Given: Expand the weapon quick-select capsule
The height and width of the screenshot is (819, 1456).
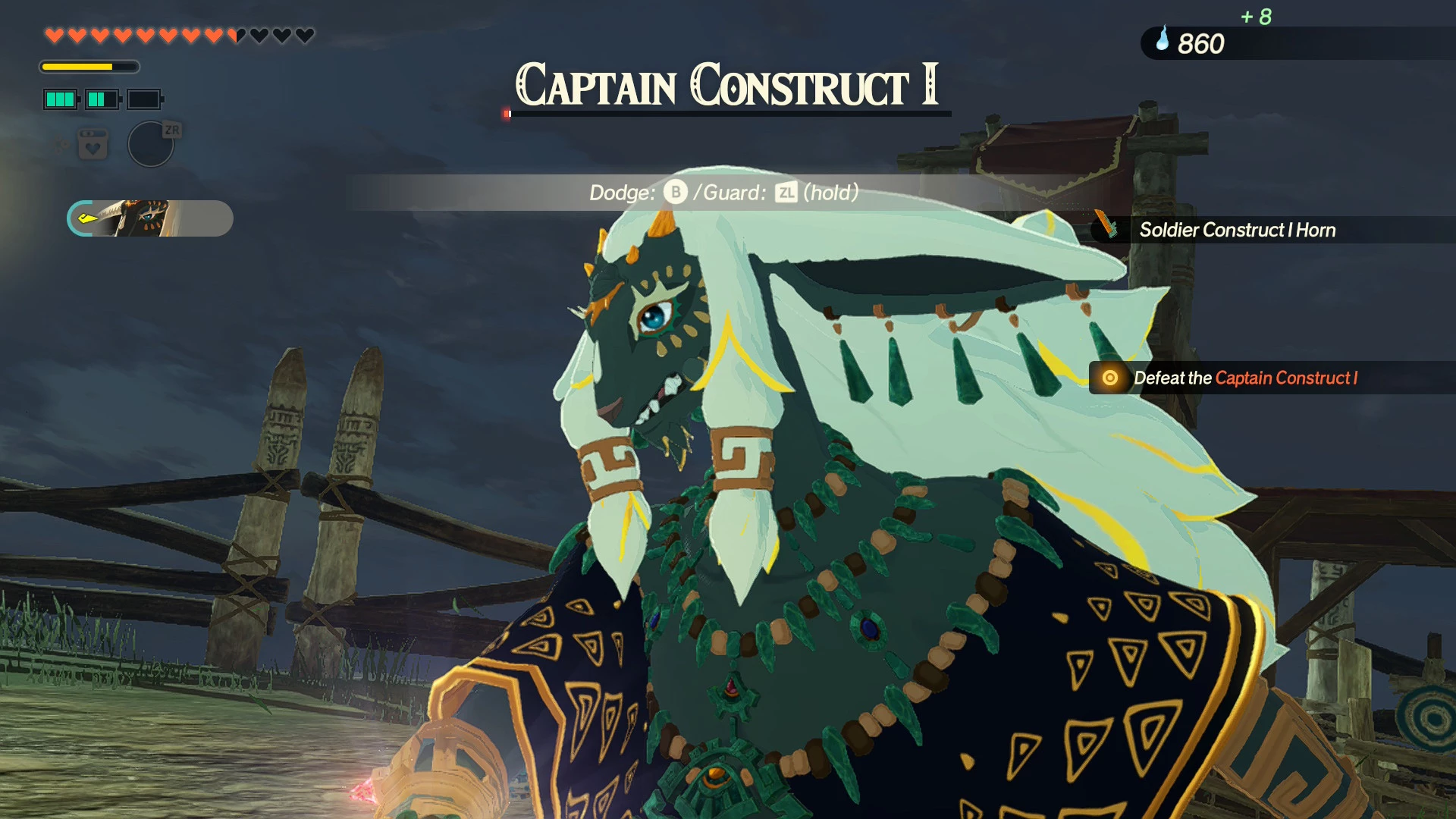Looking at the screenshot, I should coord(150,219).
